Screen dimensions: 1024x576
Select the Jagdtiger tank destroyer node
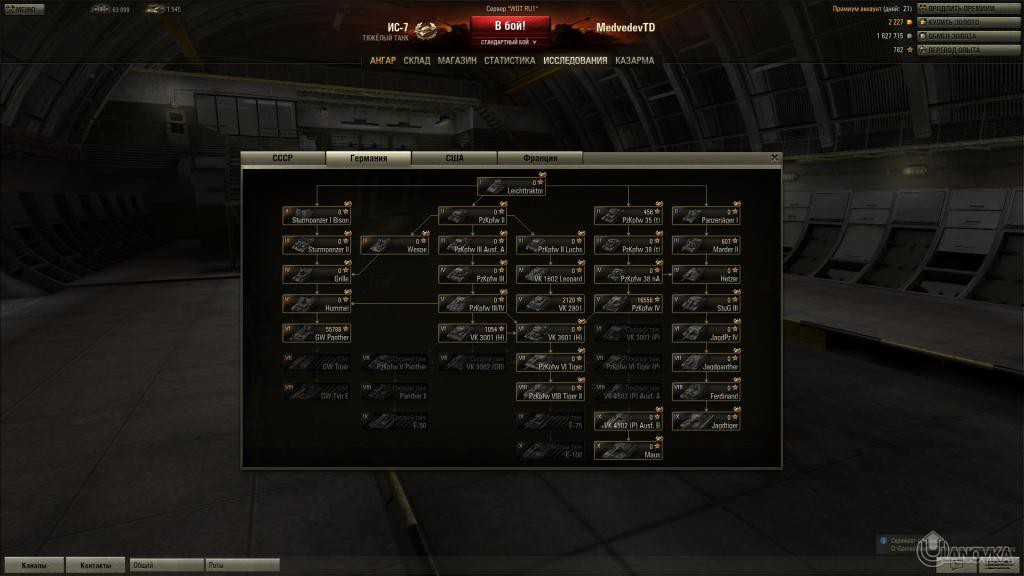pyautogui.click(x=707, y=421)
